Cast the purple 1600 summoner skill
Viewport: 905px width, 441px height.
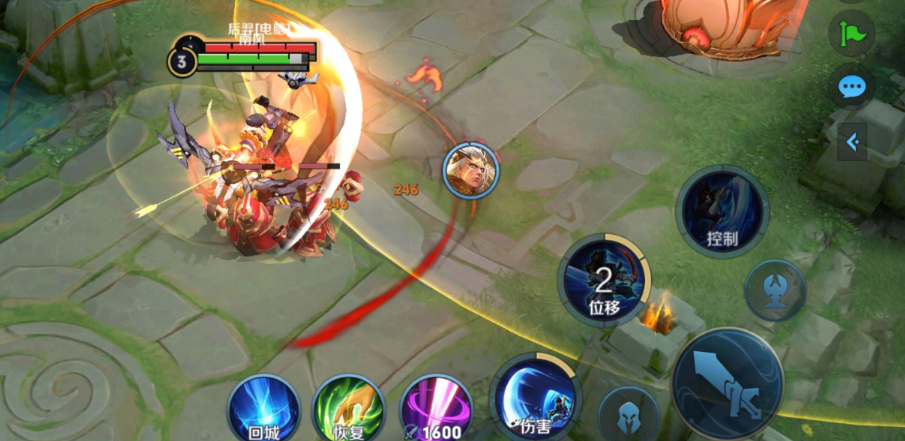(436, 410)
